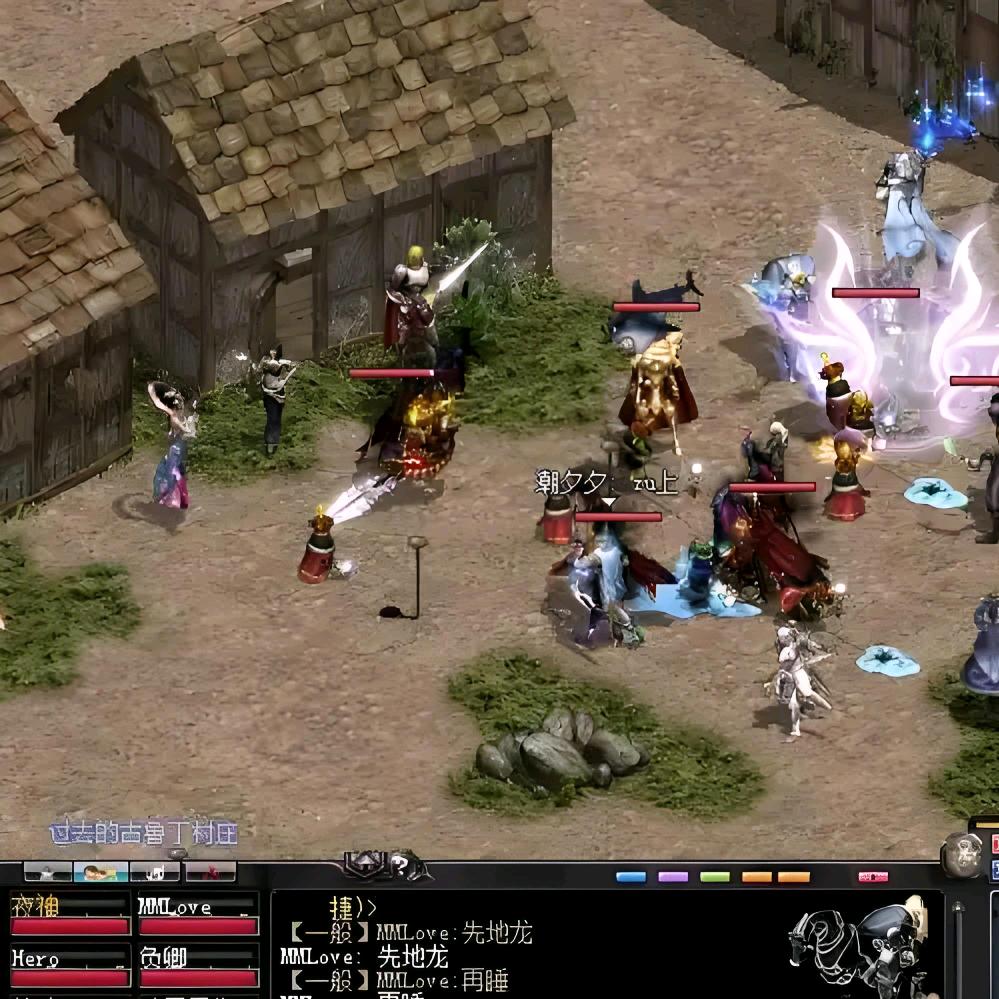Click the Hero party member frame
The image size is (999, 999).
(x=69, y=967)
